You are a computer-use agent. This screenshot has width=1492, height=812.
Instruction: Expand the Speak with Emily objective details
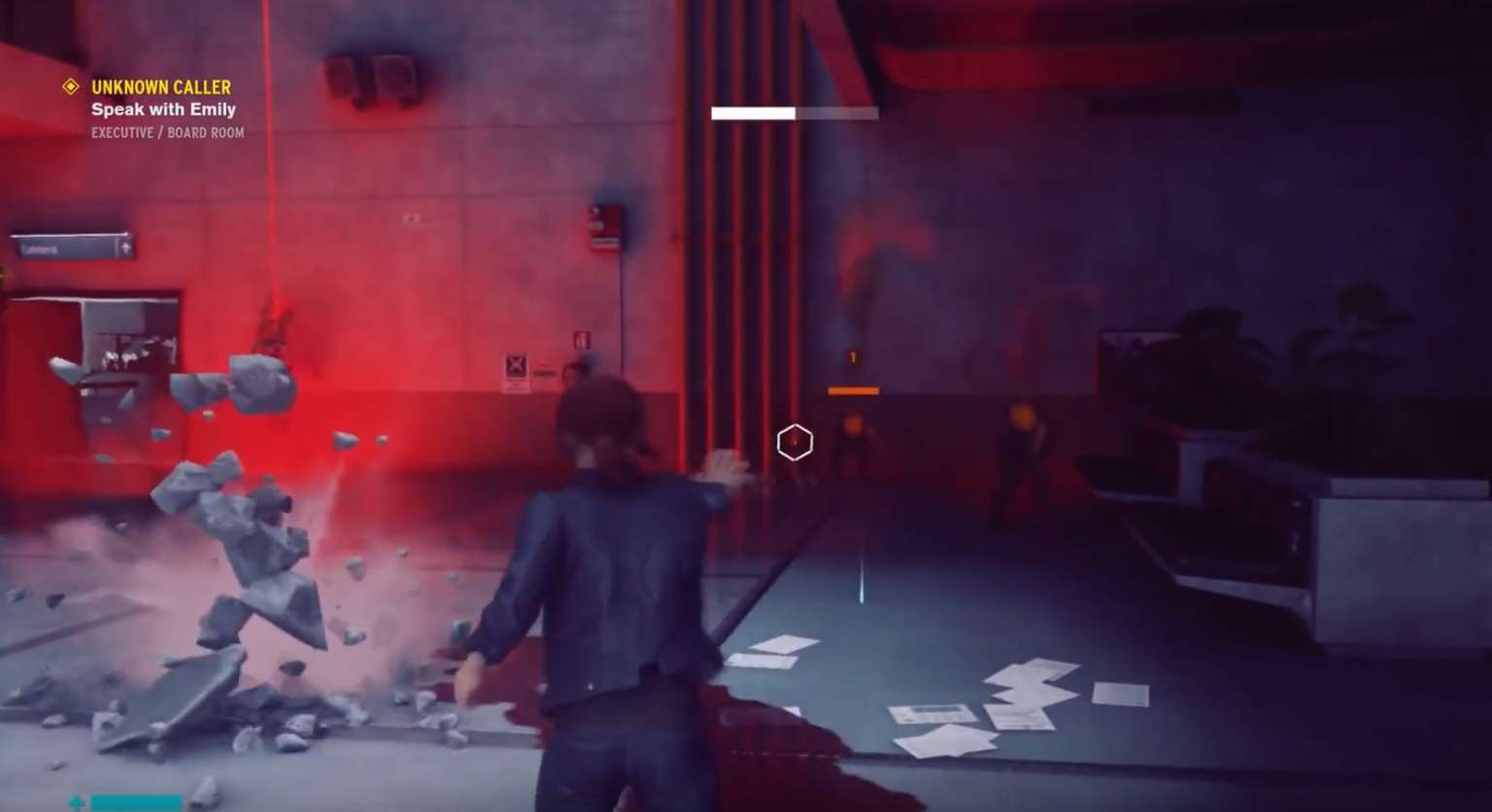pos(162,109)
